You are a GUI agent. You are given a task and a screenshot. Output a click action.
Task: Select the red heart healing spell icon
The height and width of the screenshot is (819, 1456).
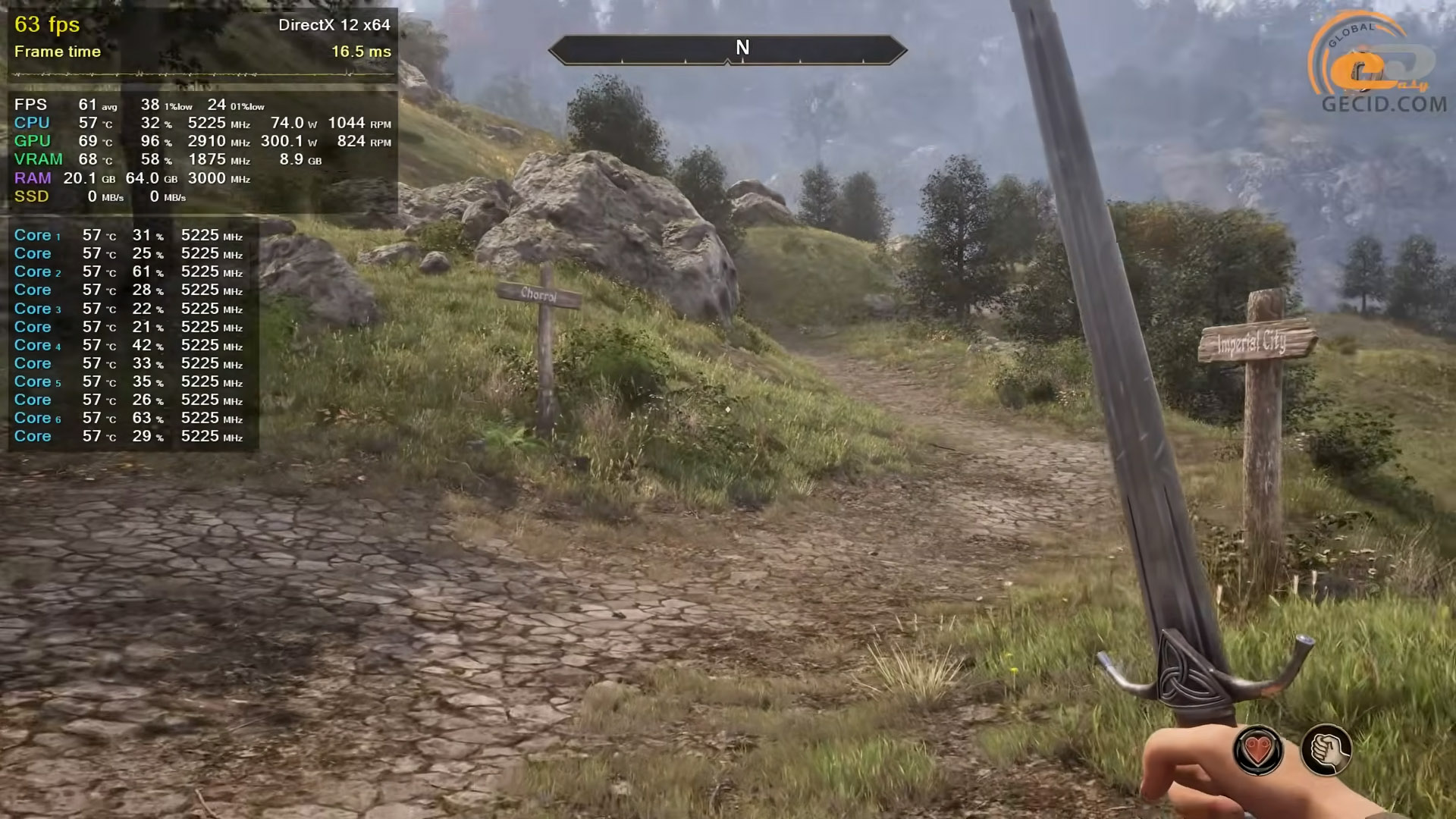coord(1258,751)
